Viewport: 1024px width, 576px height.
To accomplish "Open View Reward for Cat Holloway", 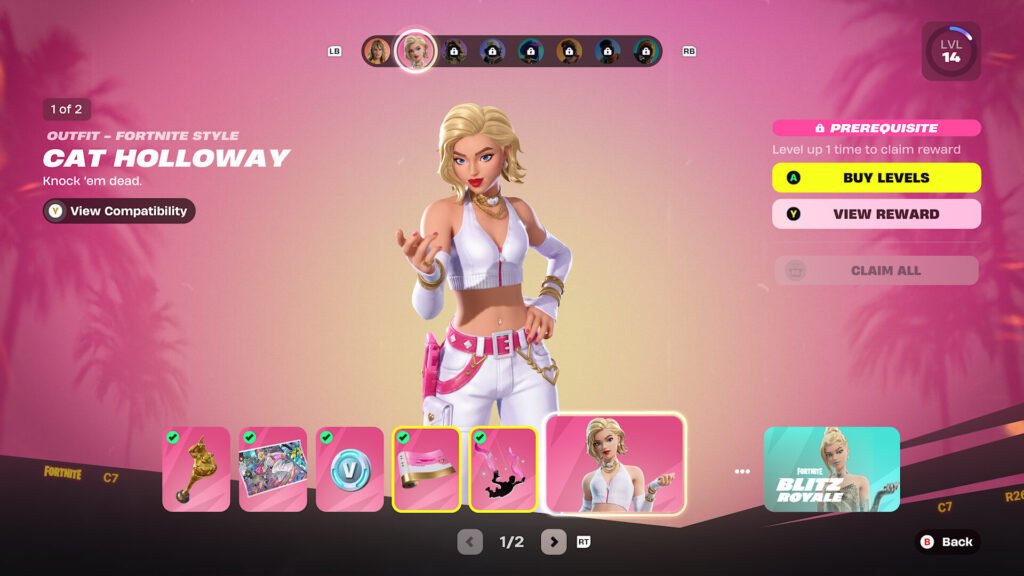I will [x=876, y=214].
